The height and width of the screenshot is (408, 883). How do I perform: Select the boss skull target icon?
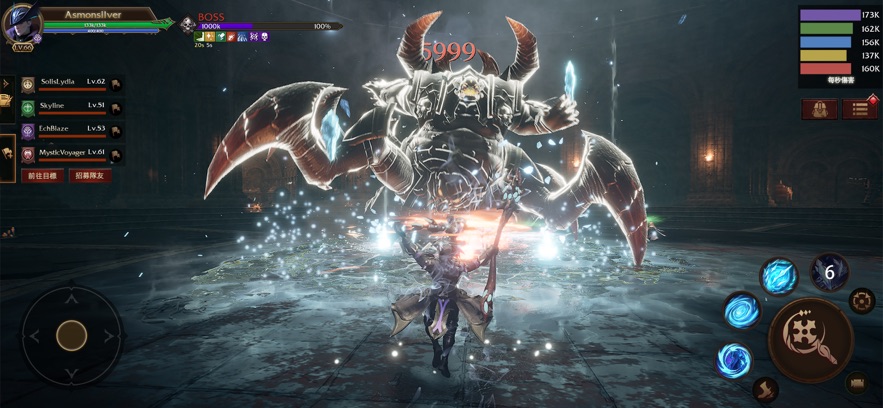pyautogui.click(x=187, y=25)
